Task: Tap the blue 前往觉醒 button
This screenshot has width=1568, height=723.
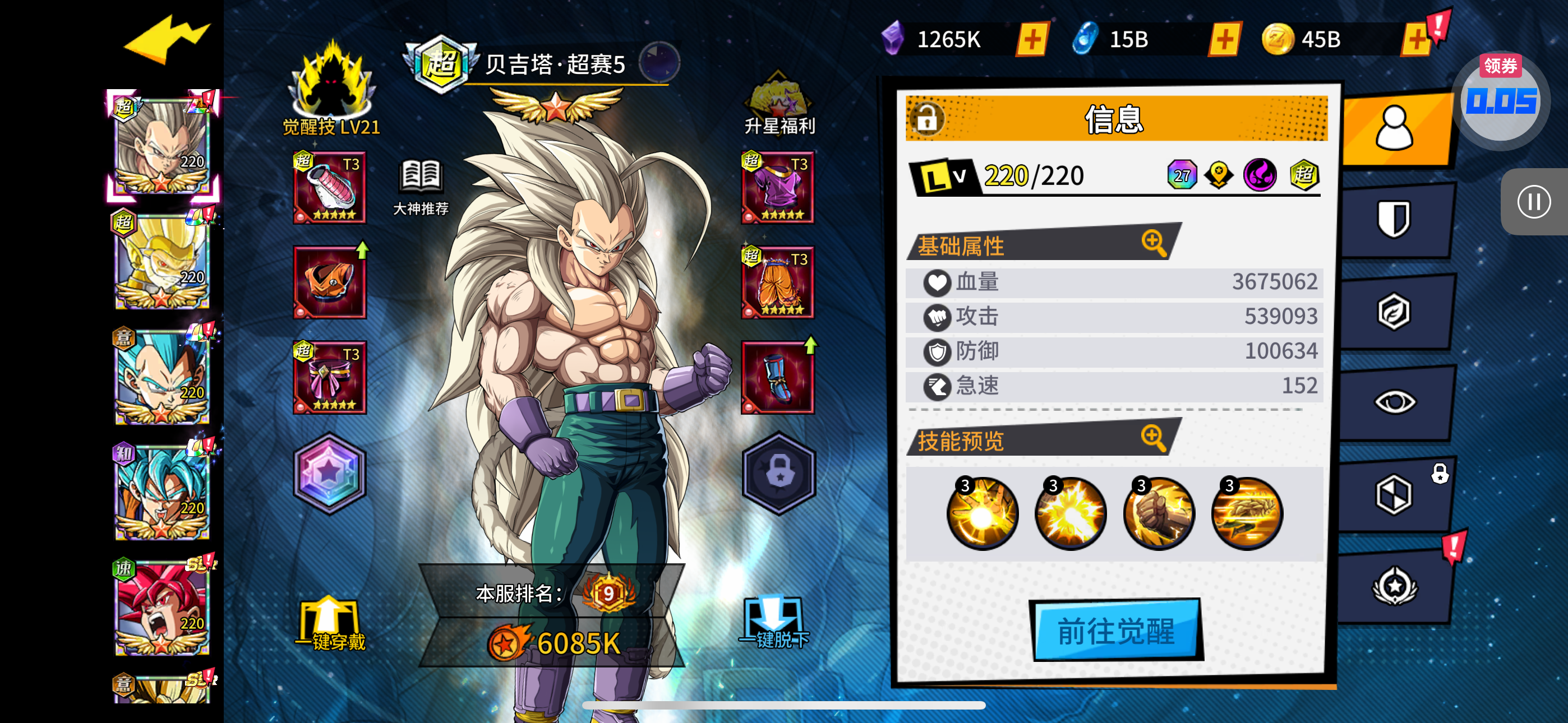Action: (1116, 631)
